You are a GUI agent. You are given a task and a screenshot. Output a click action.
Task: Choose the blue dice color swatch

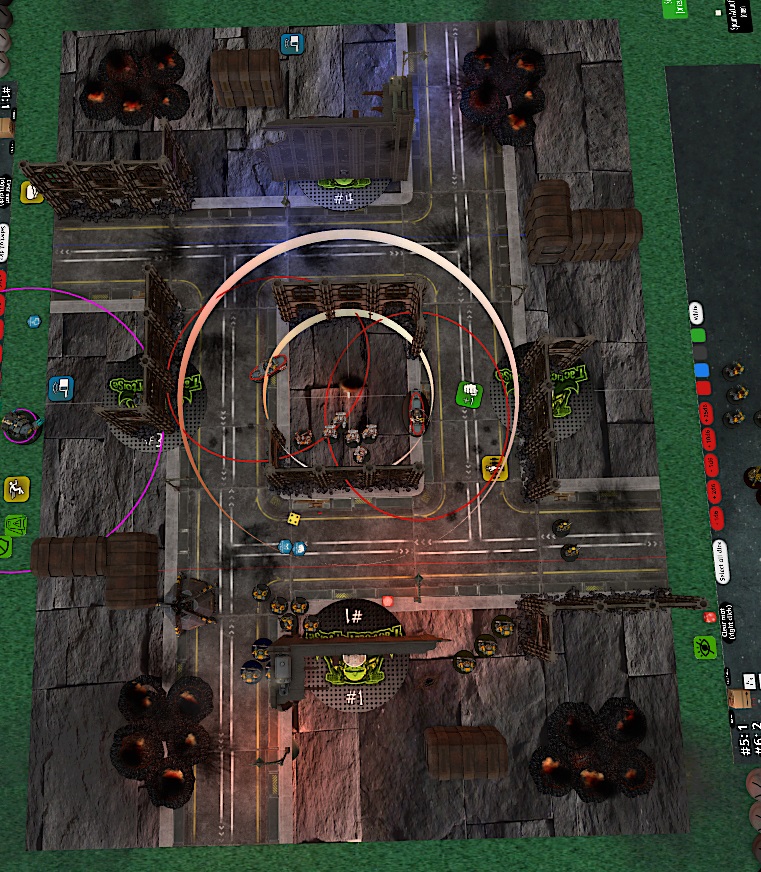(700, 370)
